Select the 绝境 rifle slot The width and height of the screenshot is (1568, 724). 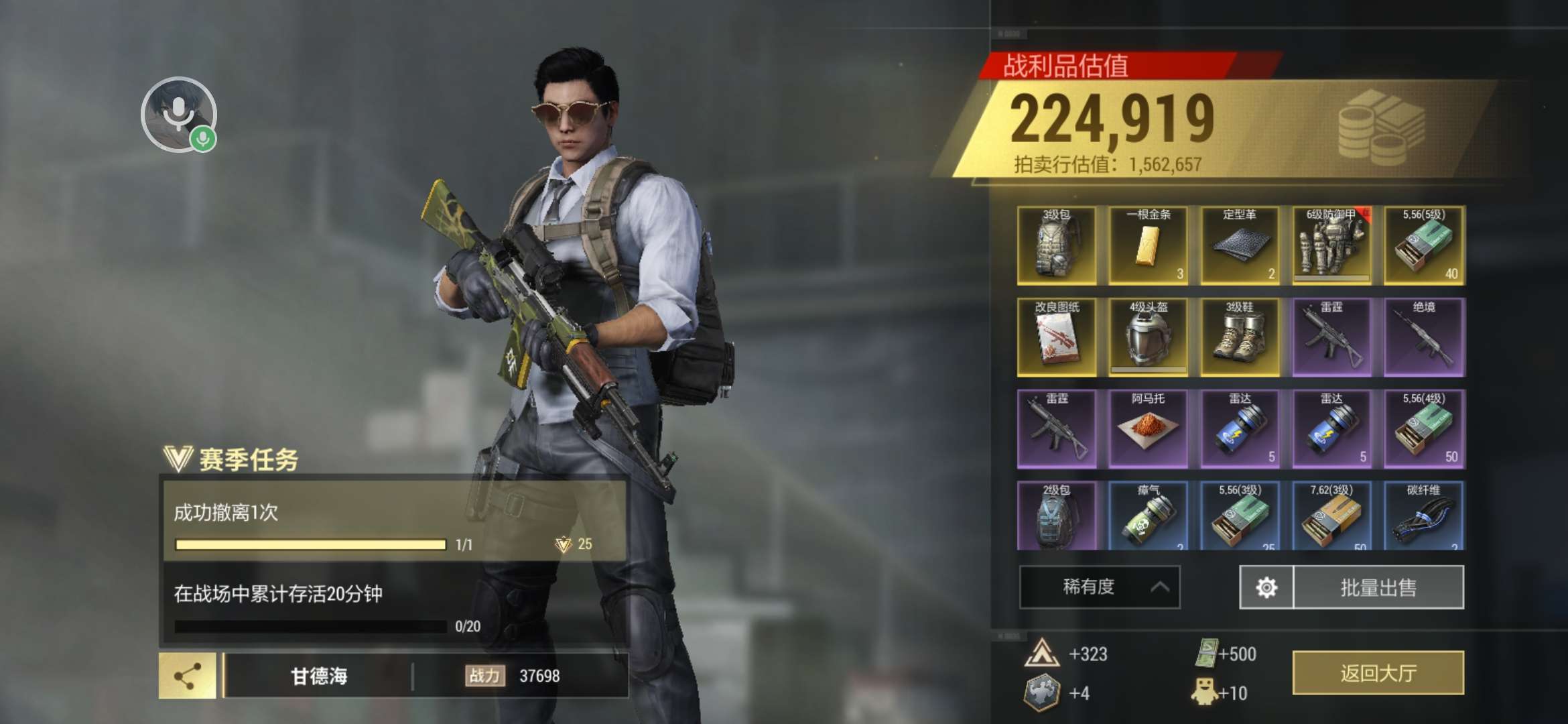click(x=1424, y=337)
